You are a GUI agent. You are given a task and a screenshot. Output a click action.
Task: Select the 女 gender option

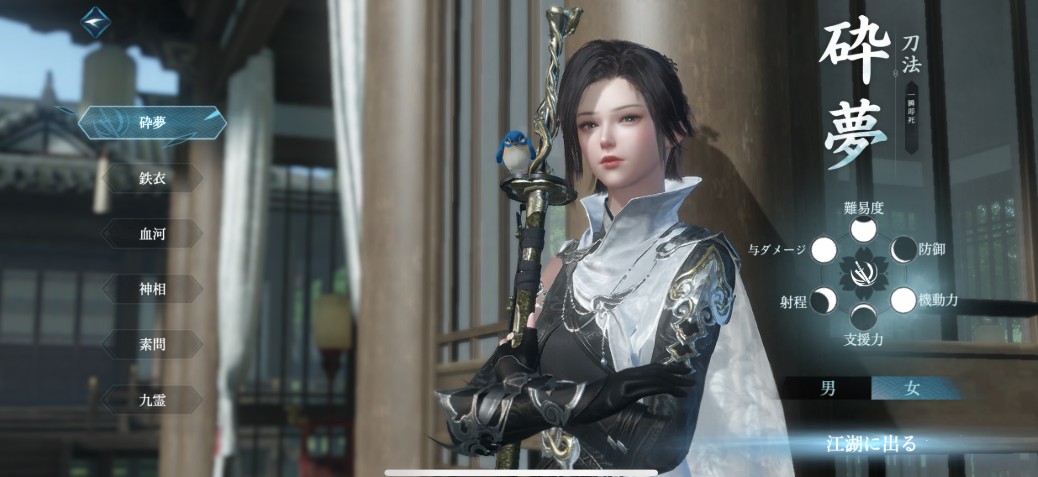point(912,389)
